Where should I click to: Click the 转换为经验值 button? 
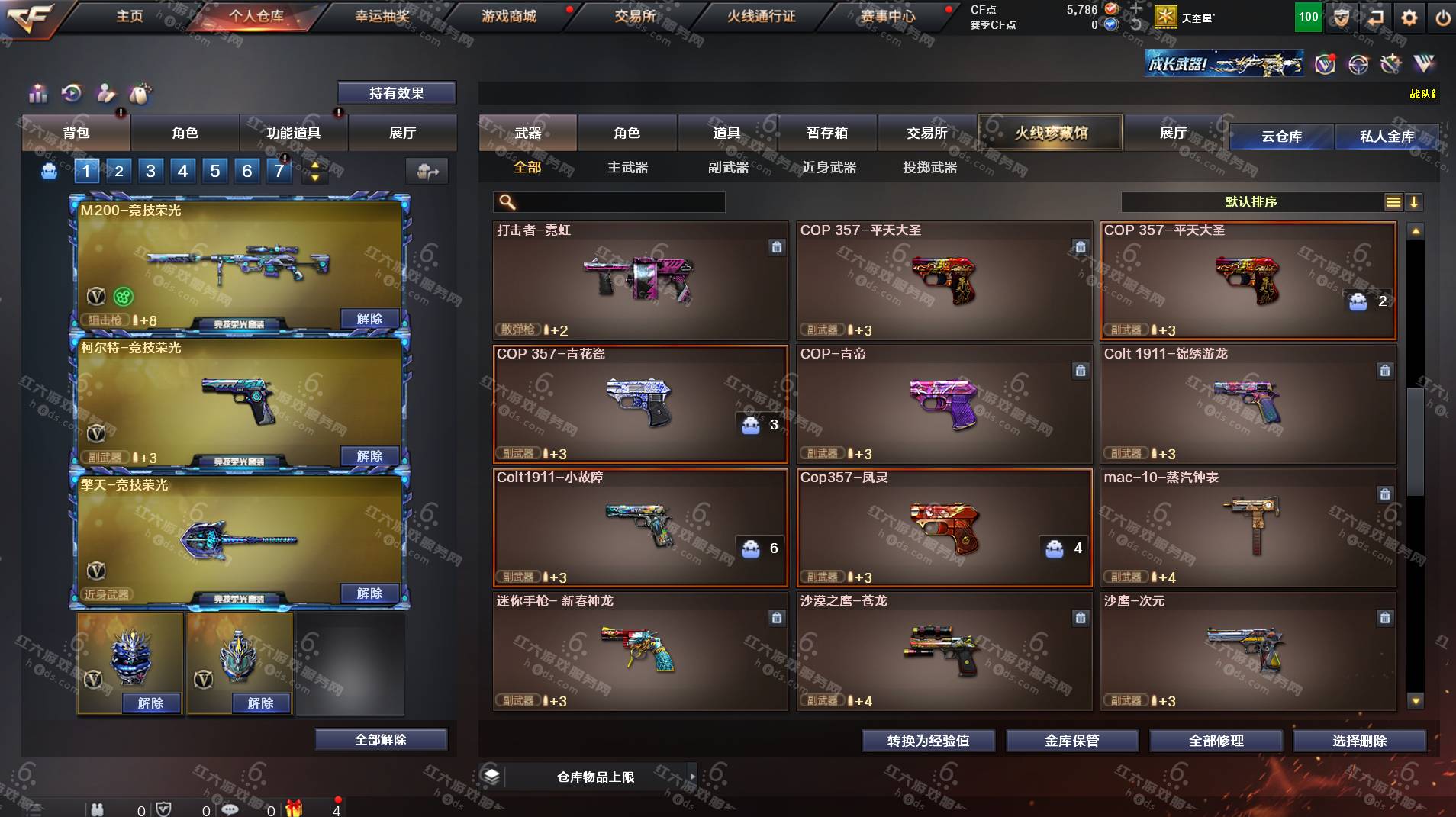pos(927,740)
